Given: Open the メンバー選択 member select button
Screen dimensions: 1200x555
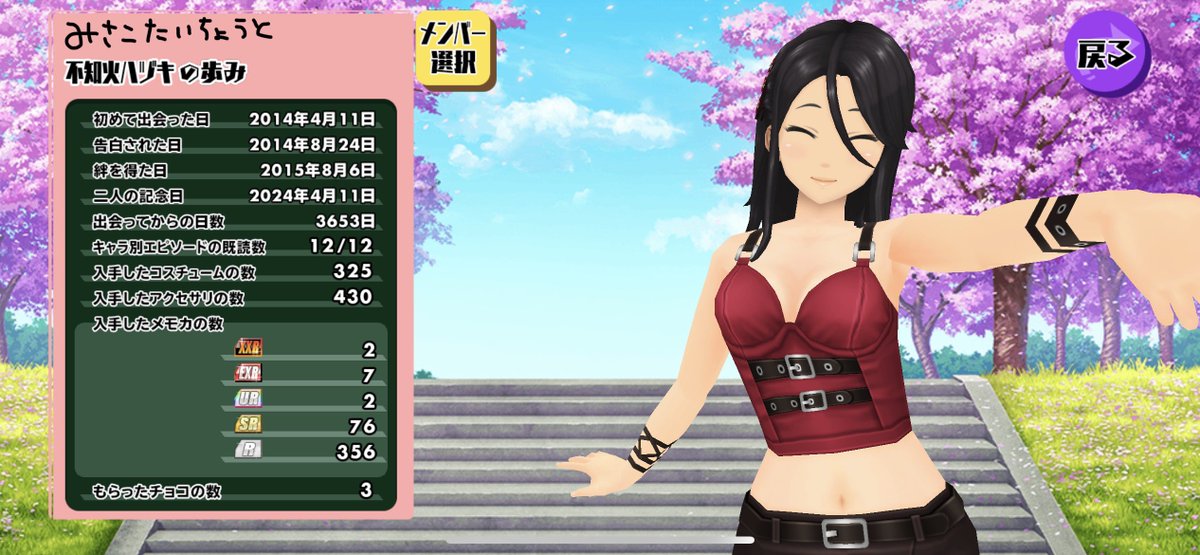Looking at the screenshot, I should pos(453,50).
